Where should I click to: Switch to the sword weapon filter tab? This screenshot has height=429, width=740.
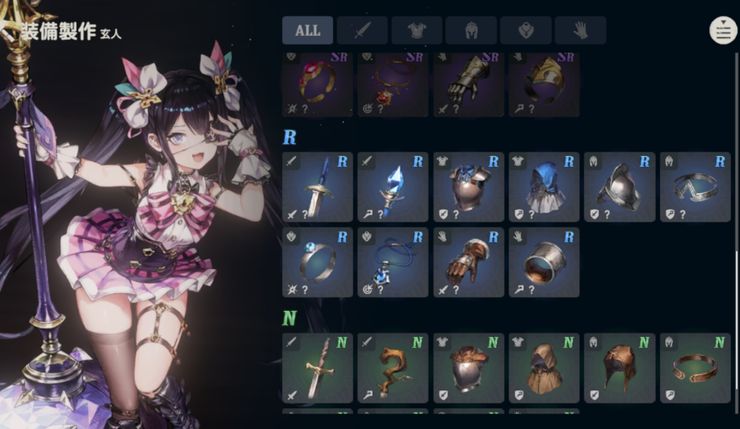tap(362, 30)
